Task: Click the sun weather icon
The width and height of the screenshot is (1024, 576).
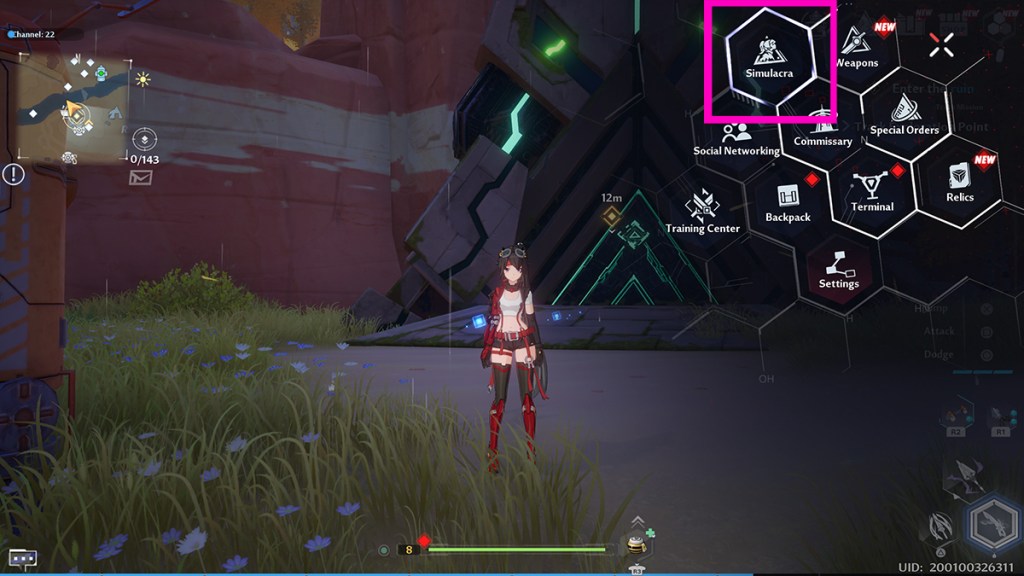Action: (x=143, y=79)
